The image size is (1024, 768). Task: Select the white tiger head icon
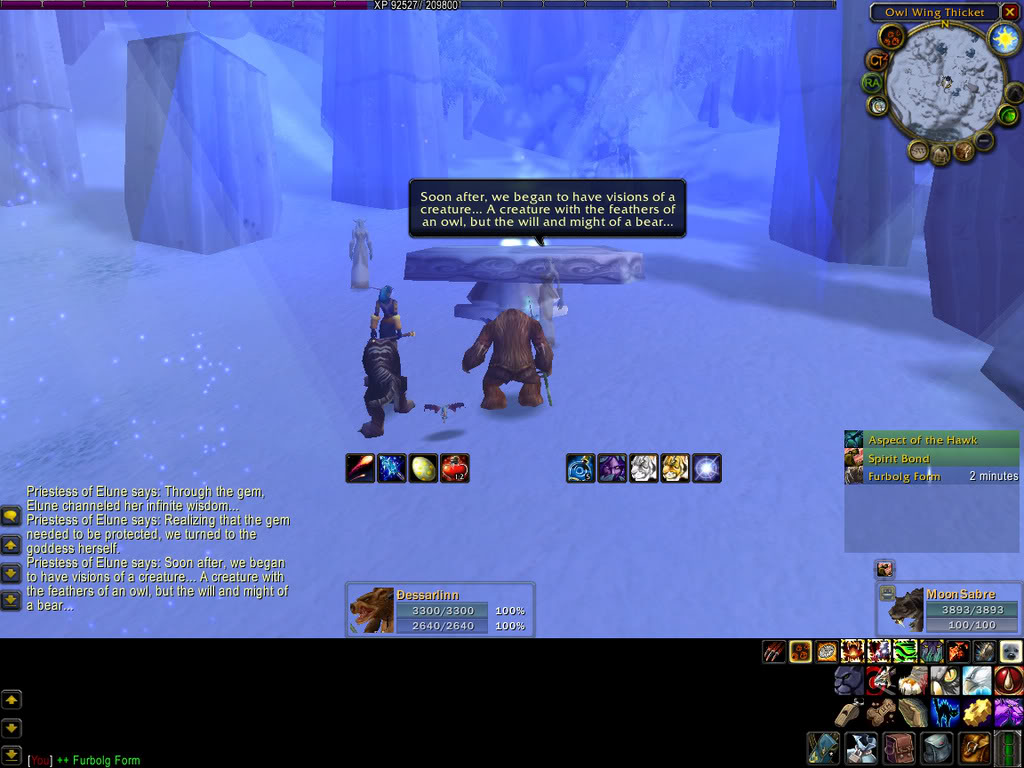(x=644, y=468)
